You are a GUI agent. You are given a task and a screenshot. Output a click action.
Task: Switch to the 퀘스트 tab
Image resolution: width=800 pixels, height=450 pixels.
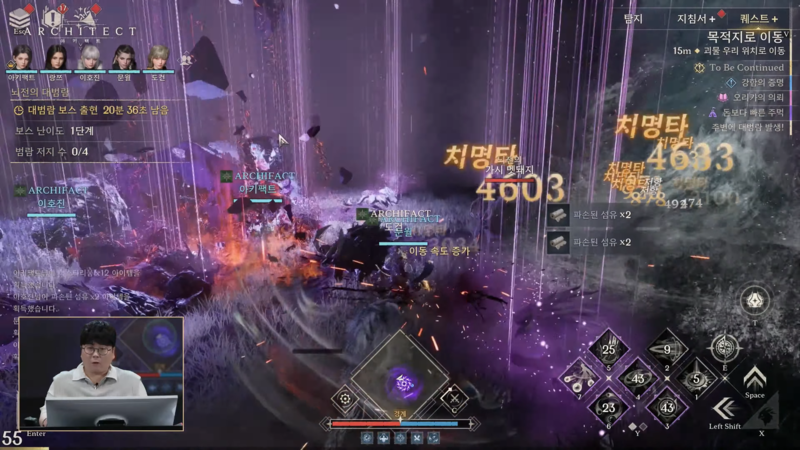[x=761, y=18]
